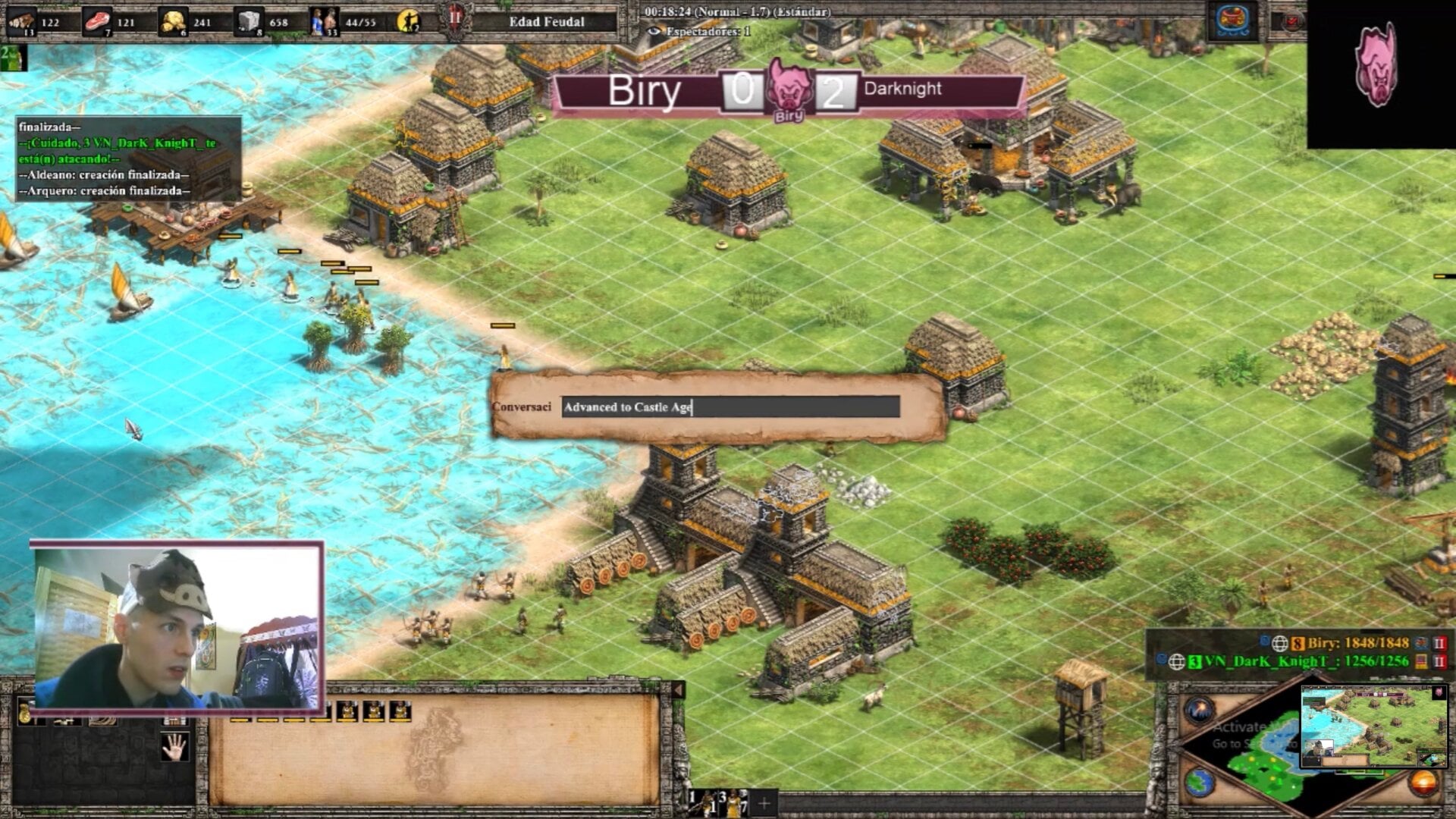Add a new control group with plus

pos(764,802)
